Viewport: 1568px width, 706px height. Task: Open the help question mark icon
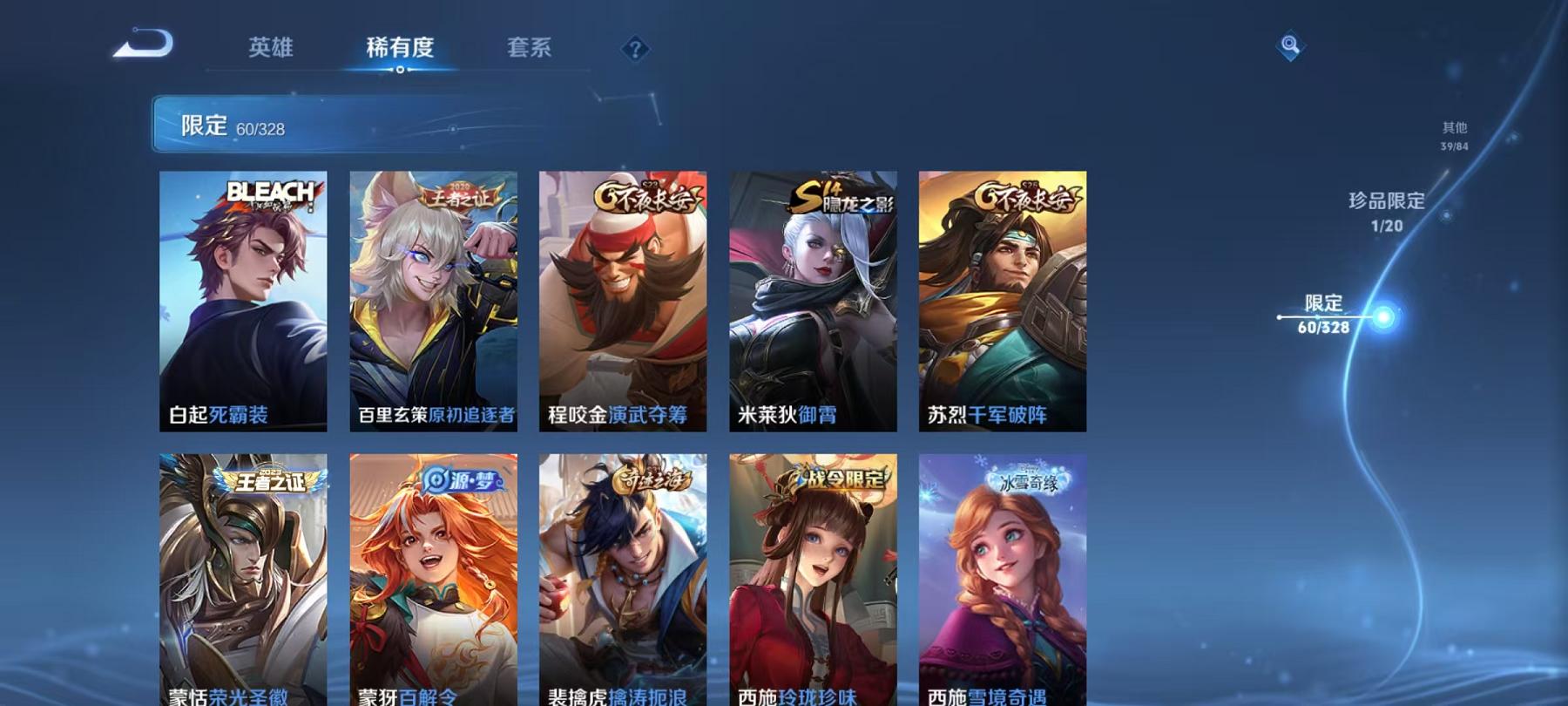[636, 48]
